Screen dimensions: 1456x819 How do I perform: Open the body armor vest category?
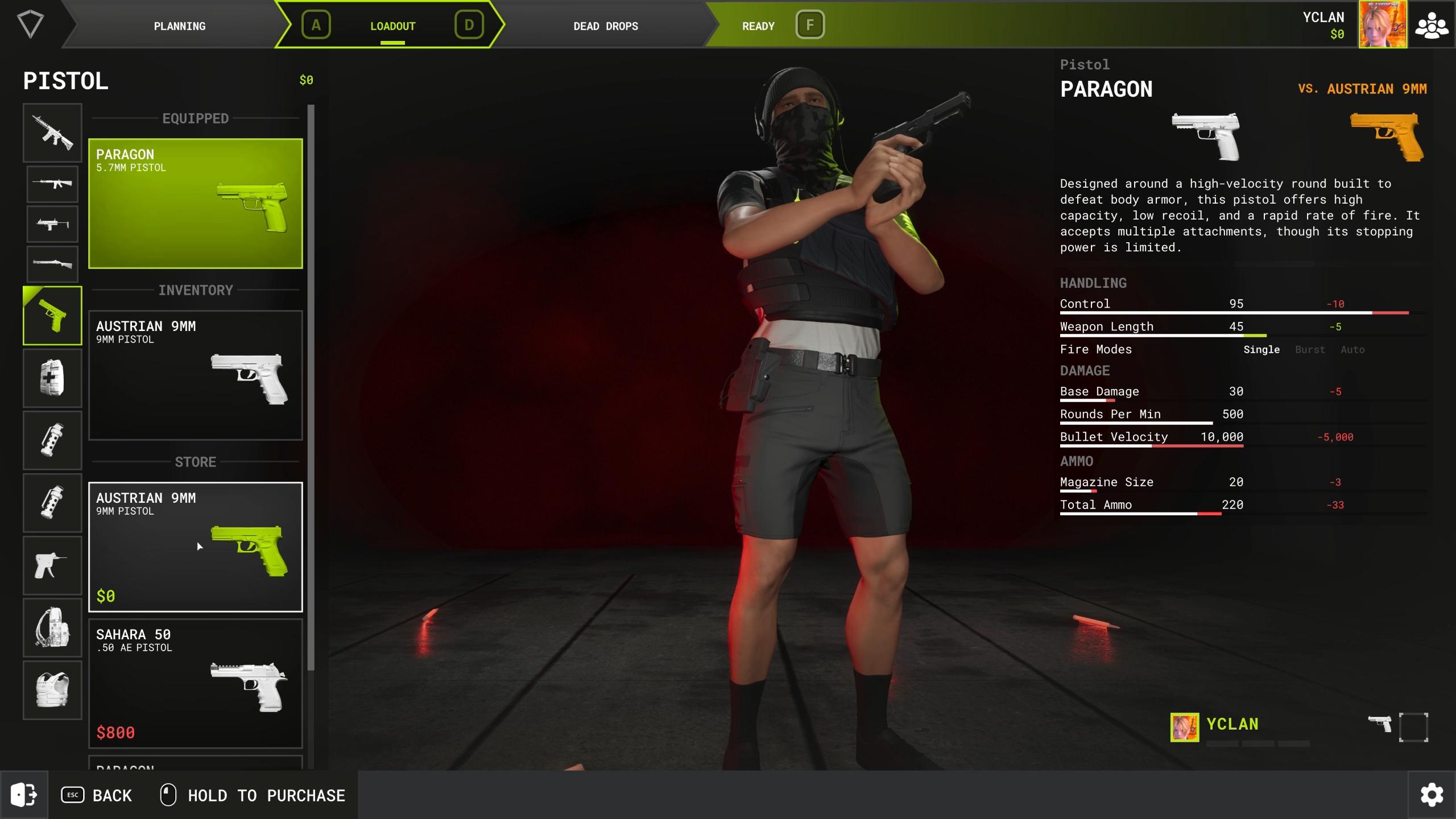[x=52, y=690]
